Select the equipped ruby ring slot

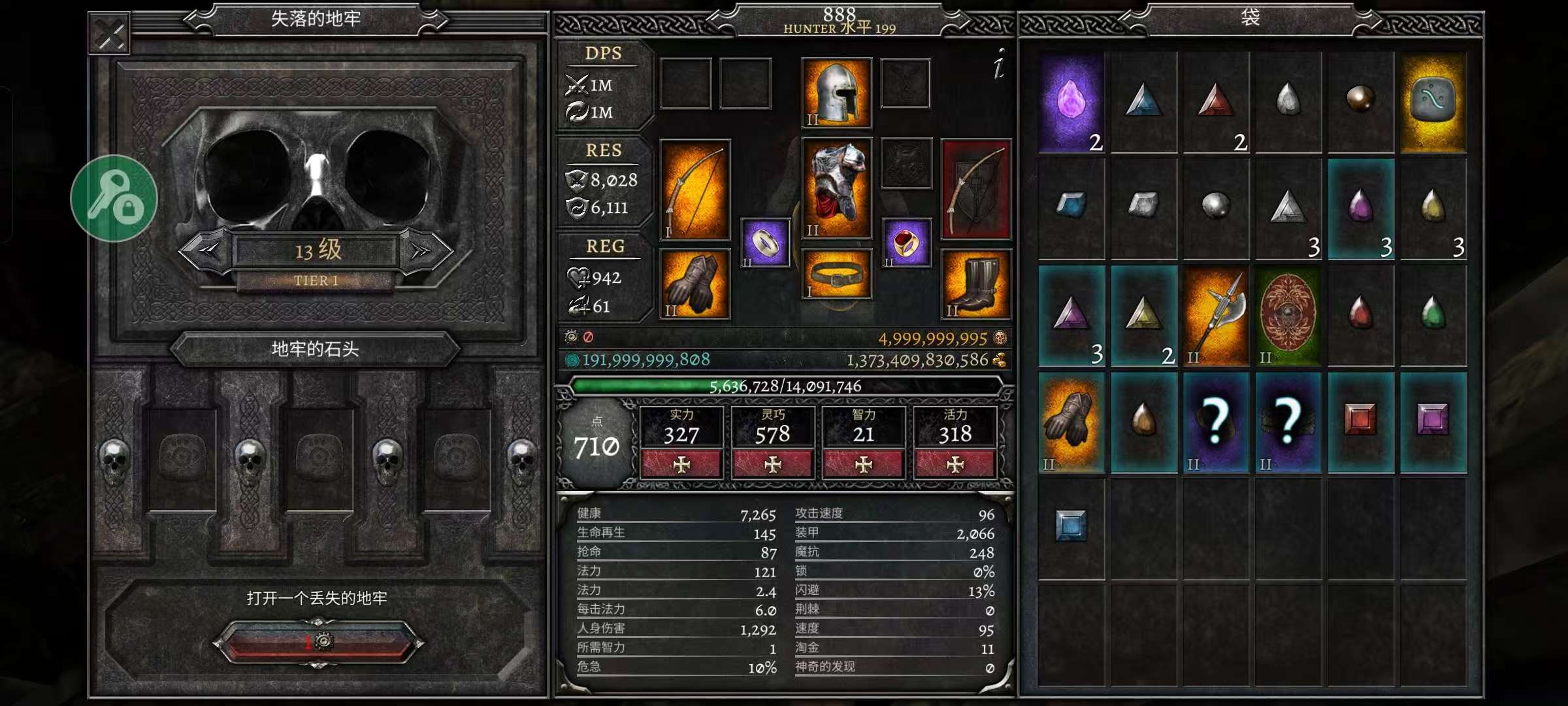coord(906,243)
